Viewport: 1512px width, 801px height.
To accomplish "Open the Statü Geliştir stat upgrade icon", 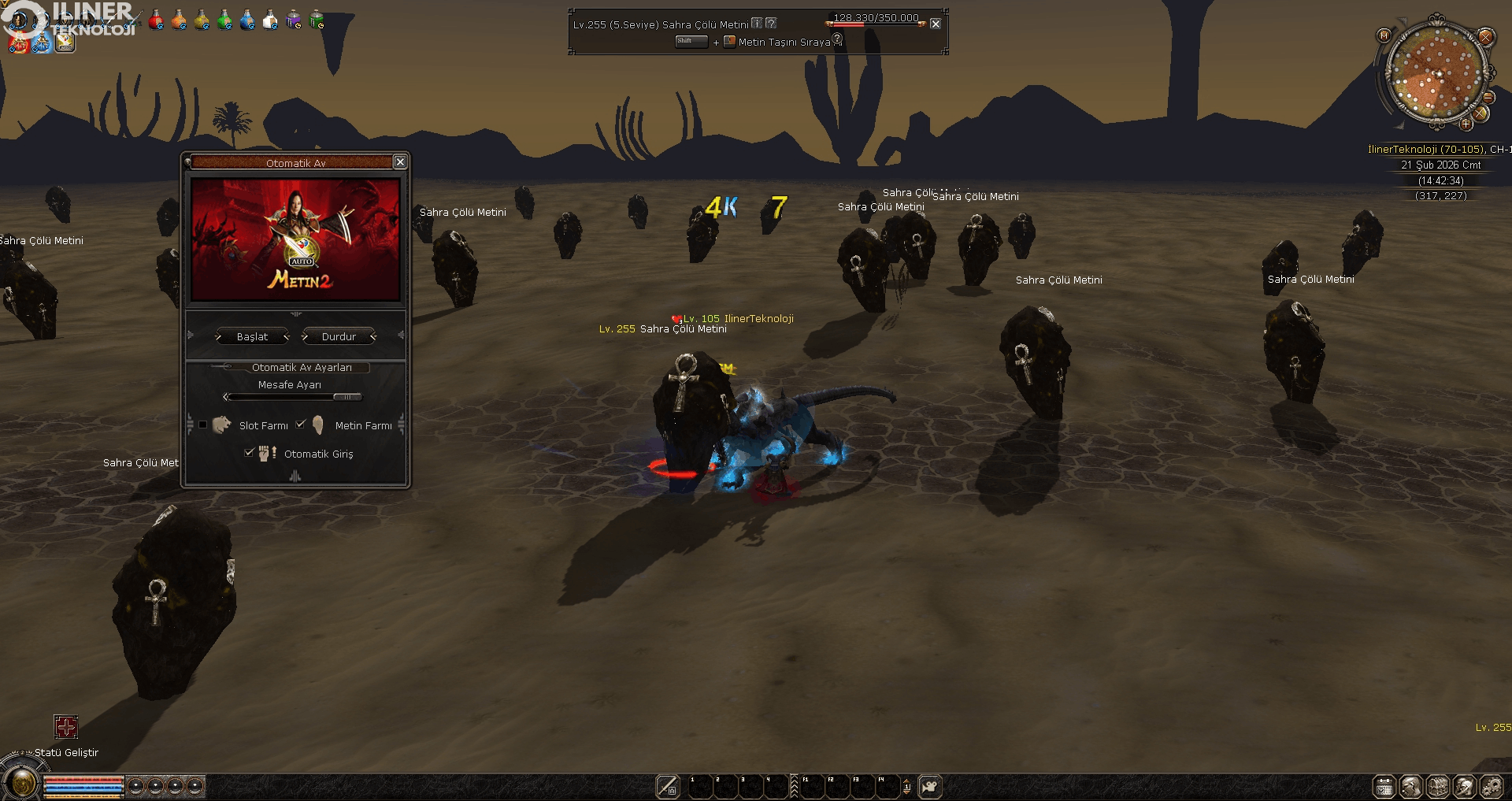I will point(66,726).
